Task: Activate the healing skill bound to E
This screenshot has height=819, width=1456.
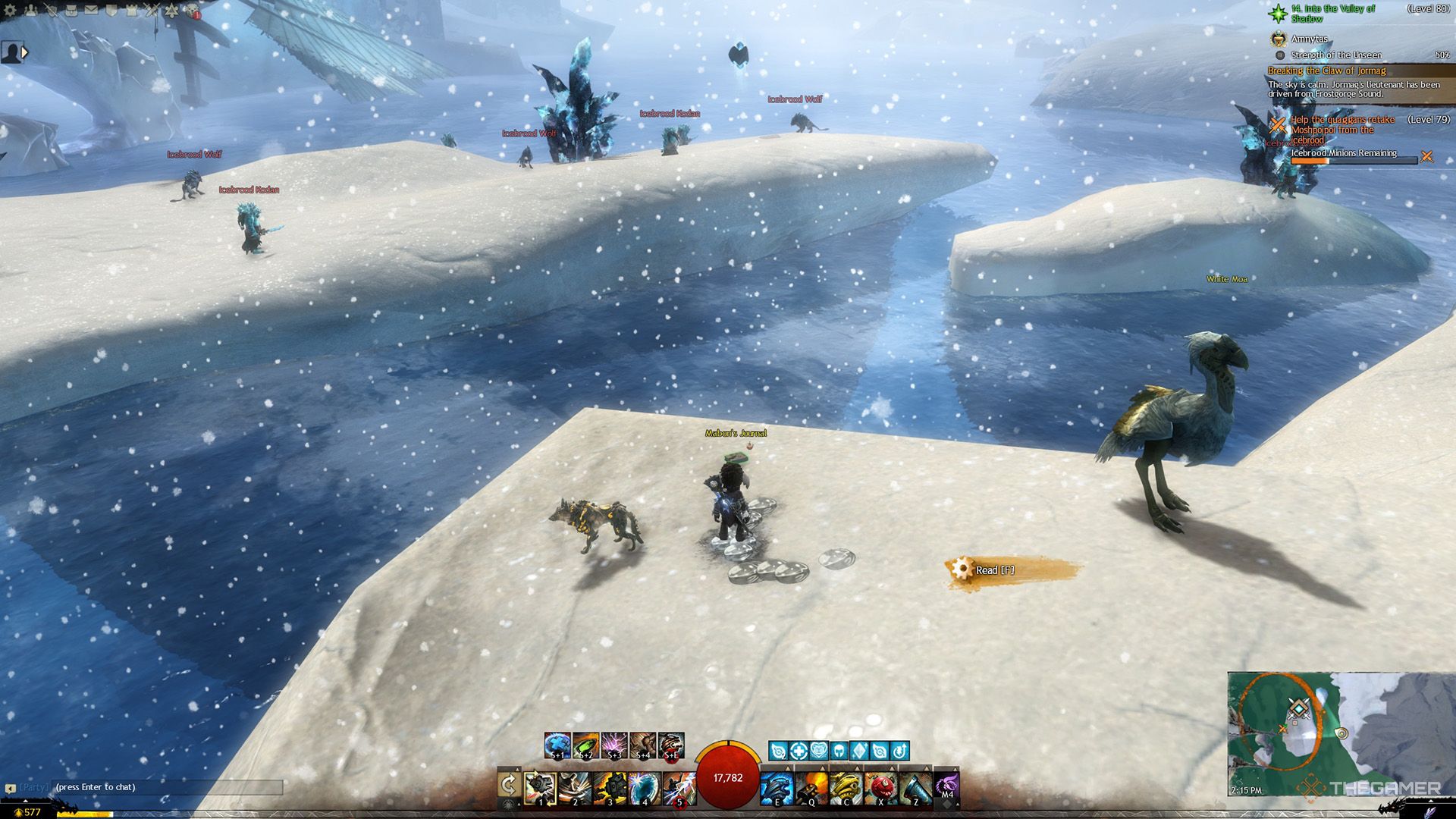Action: tap(777, 788)
